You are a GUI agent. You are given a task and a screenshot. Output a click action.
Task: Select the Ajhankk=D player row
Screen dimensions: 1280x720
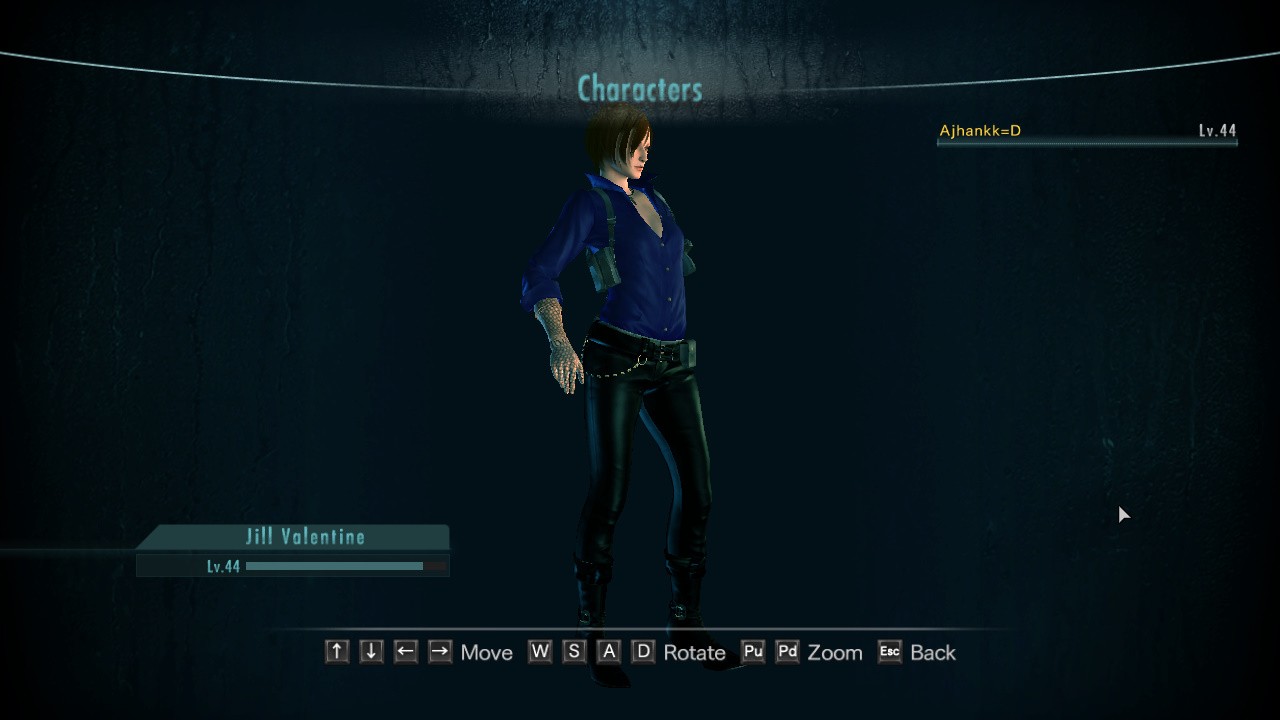[x=1086, y=131]
